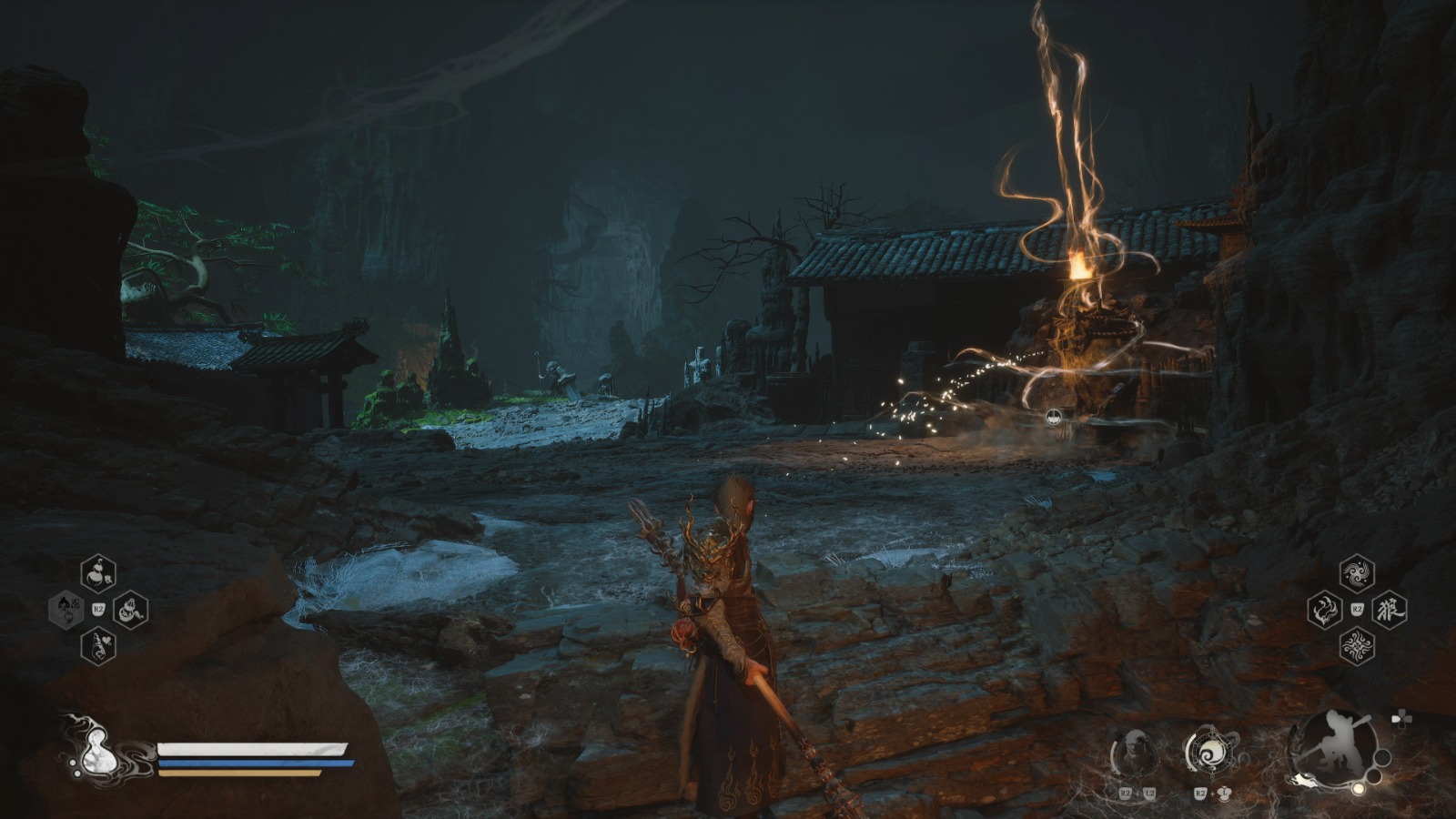
Task: Toggle the R2 prompt at the spell wheel center
Action: click(x=1357, y=608)
